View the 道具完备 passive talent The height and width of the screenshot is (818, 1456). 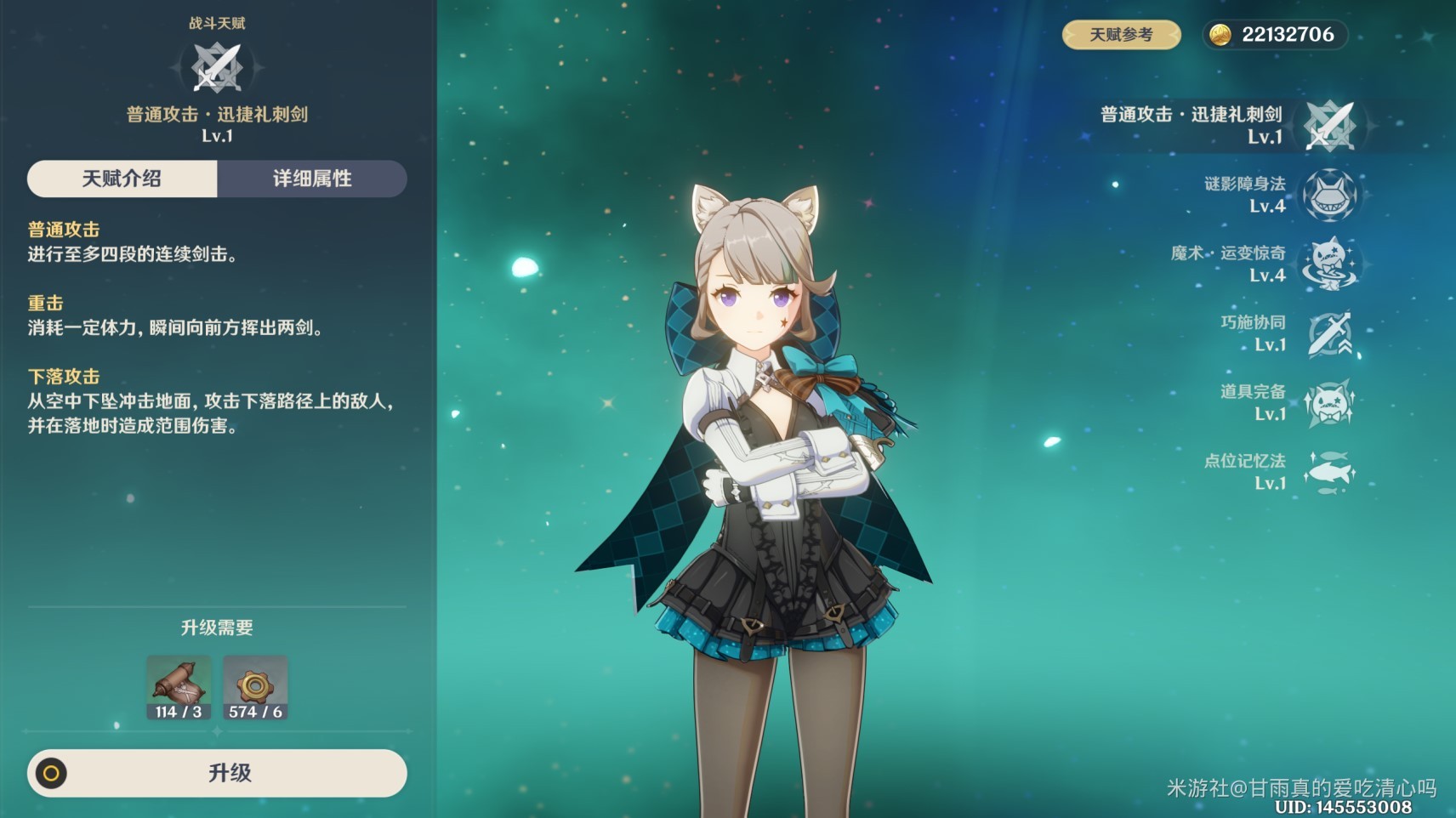(x=1330, y=402)
